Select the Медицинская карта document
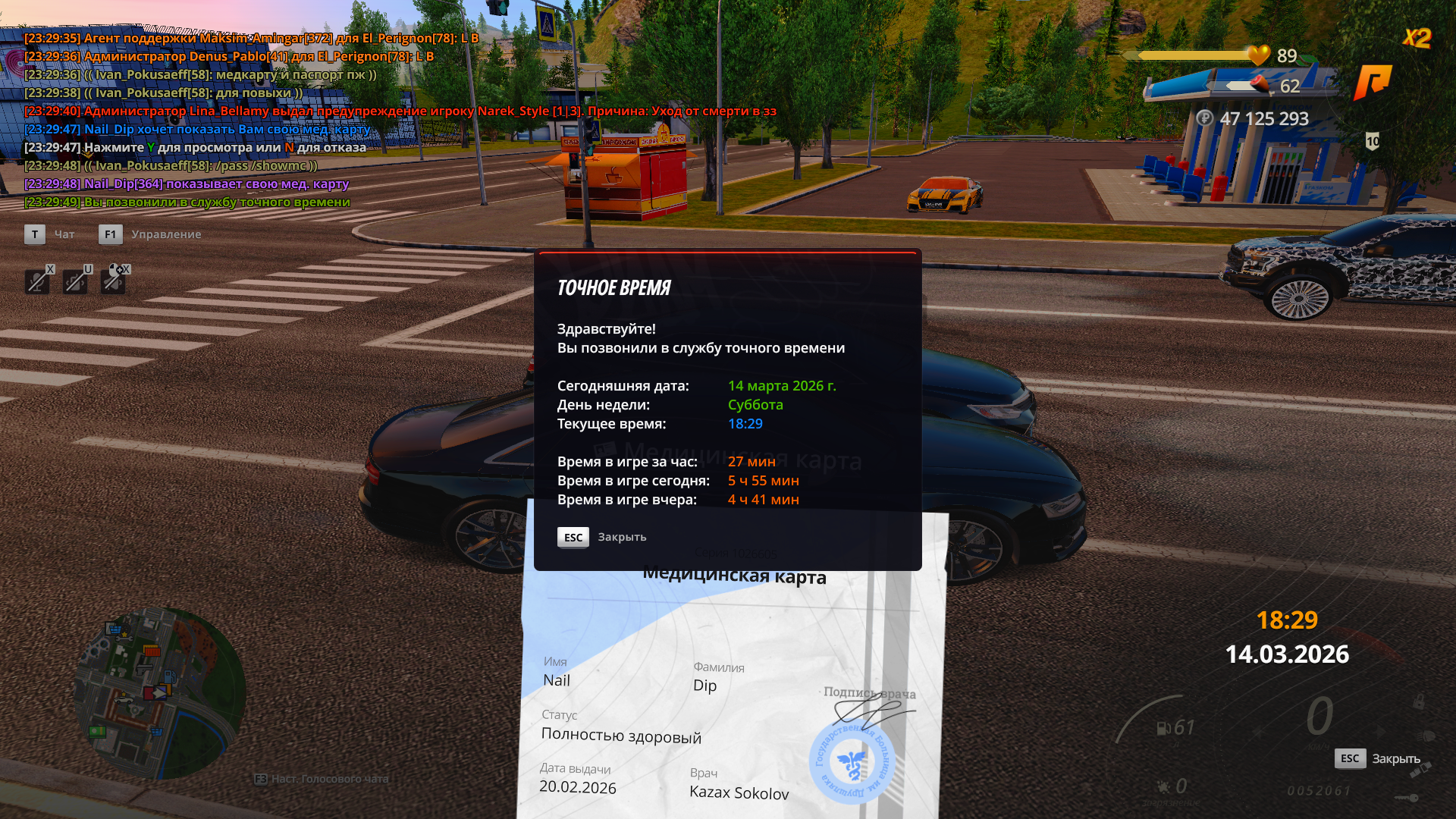This screenshot has height=819, width=1456. (733, 682)
